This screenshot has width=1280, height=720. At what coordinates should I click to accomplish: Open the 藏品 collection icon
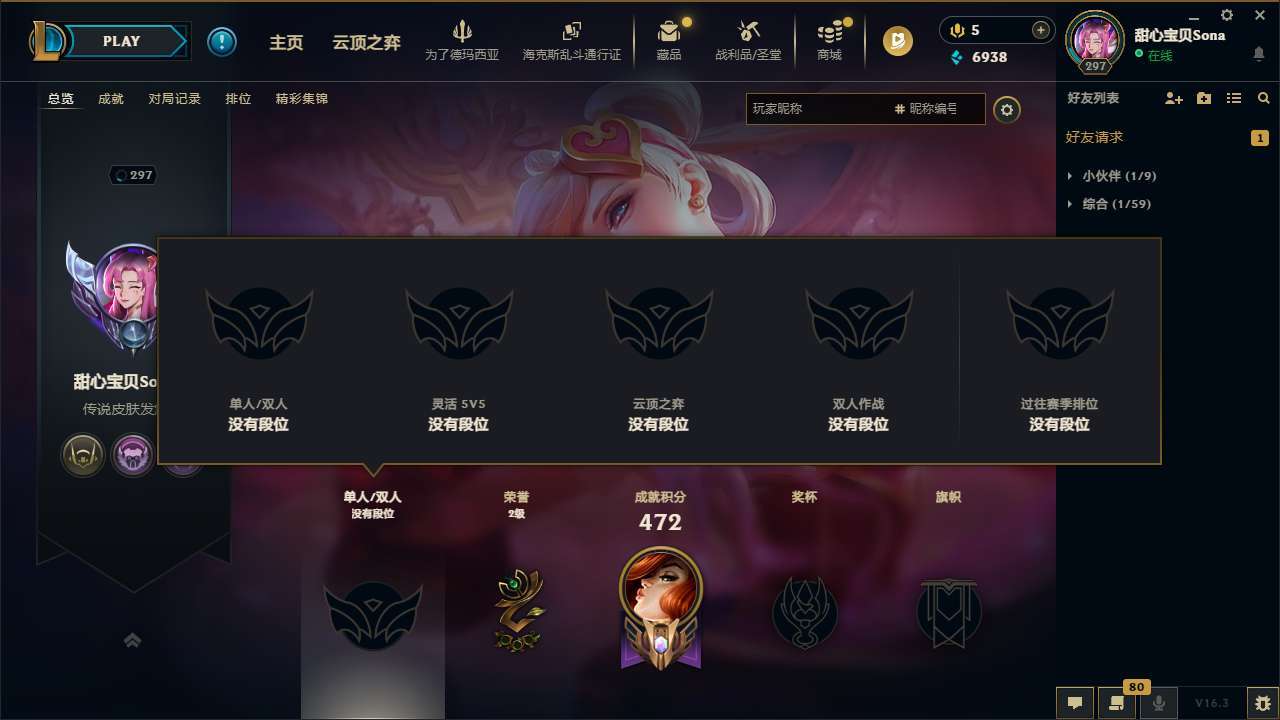click(669, 40)
